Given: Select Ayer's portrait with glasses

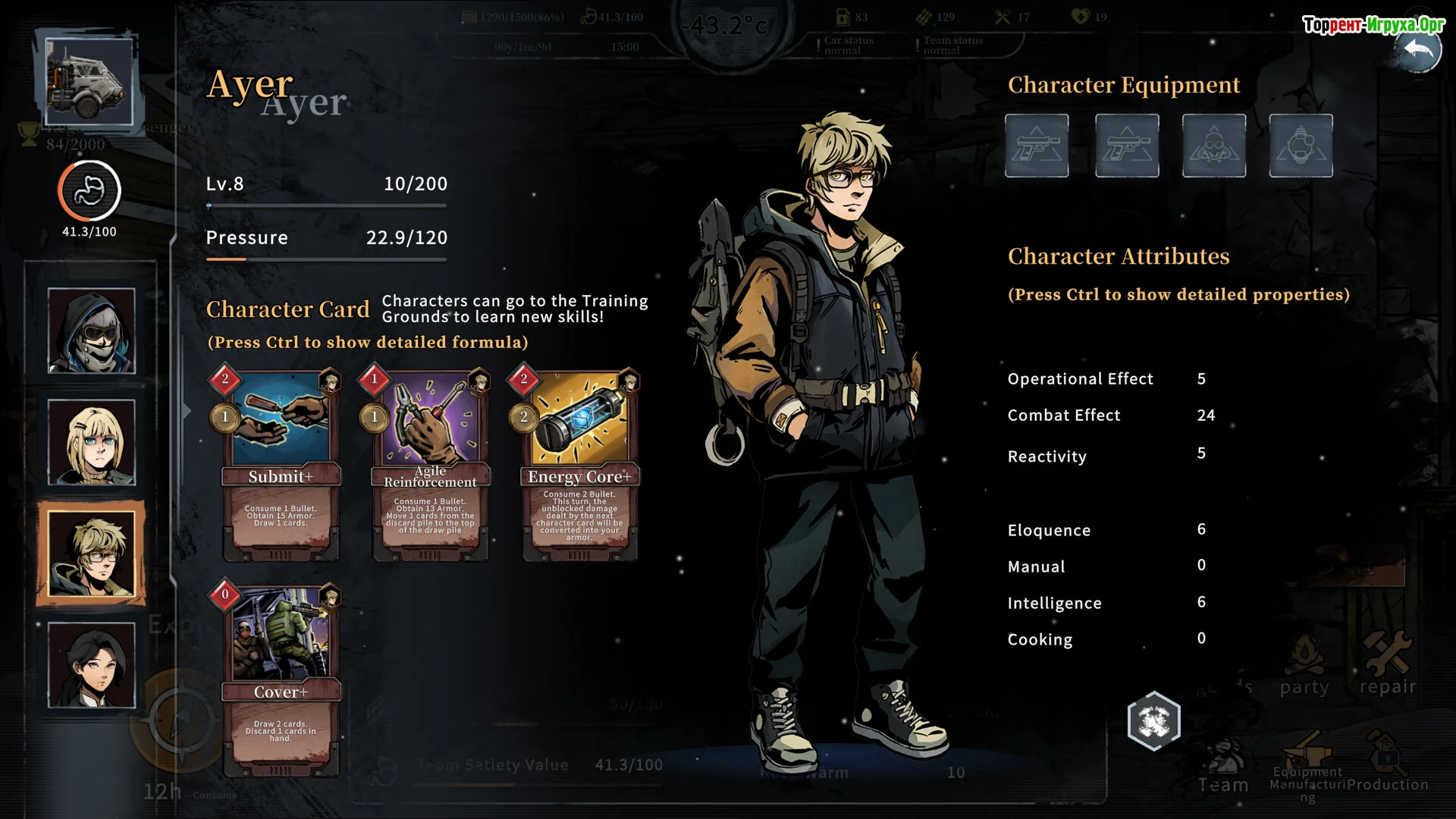Looking at the screenshot, I should tap(92, 554).
